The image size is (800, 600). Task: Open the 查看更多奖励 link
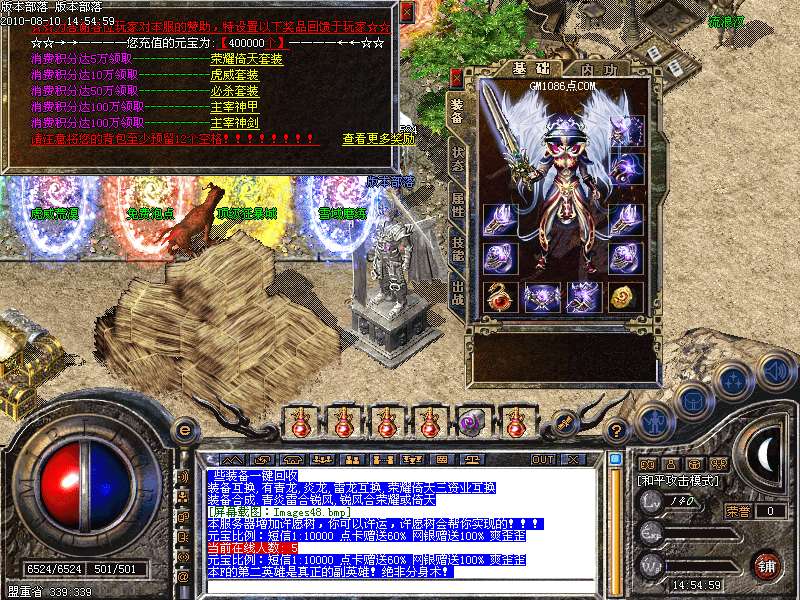(378, 139)
